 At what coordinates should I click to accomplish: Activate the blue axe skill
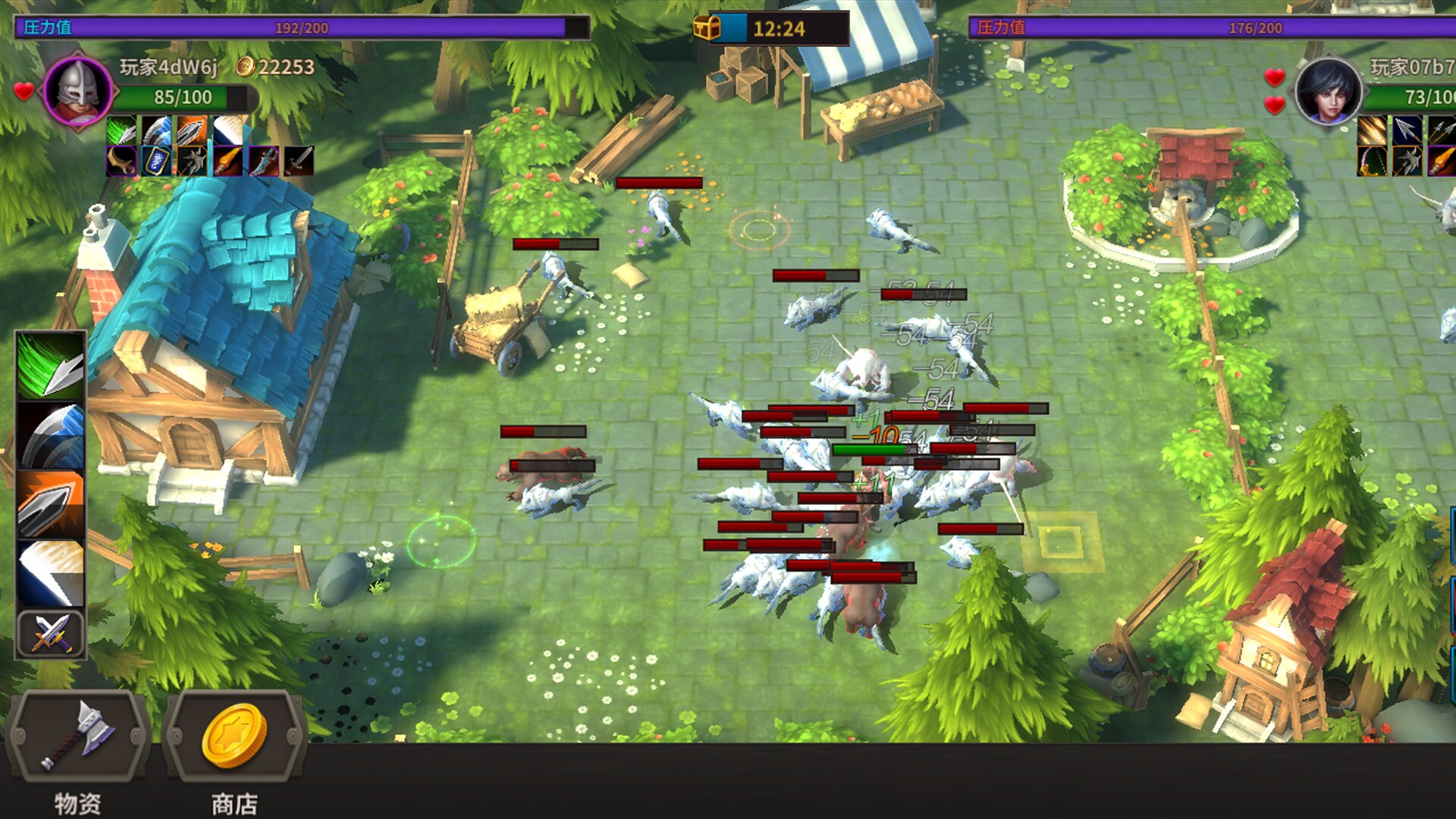[51, 432]
